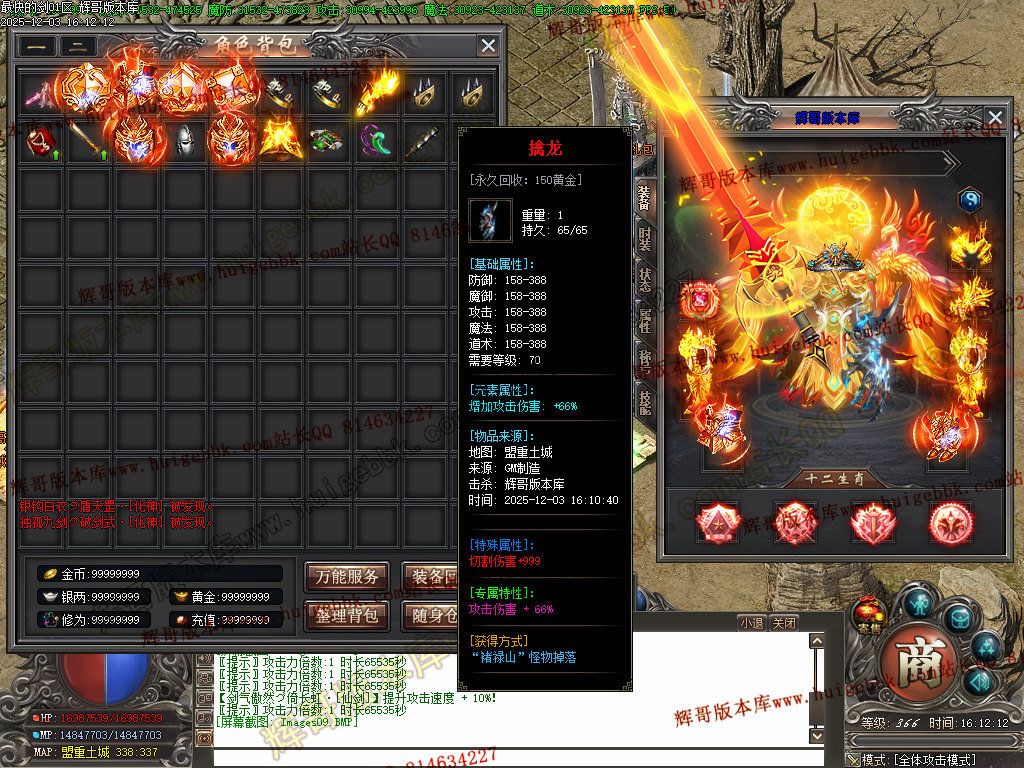Switch to backpack page 一
This screenshot has width=1024, height=768.
(x=37, y=46)
